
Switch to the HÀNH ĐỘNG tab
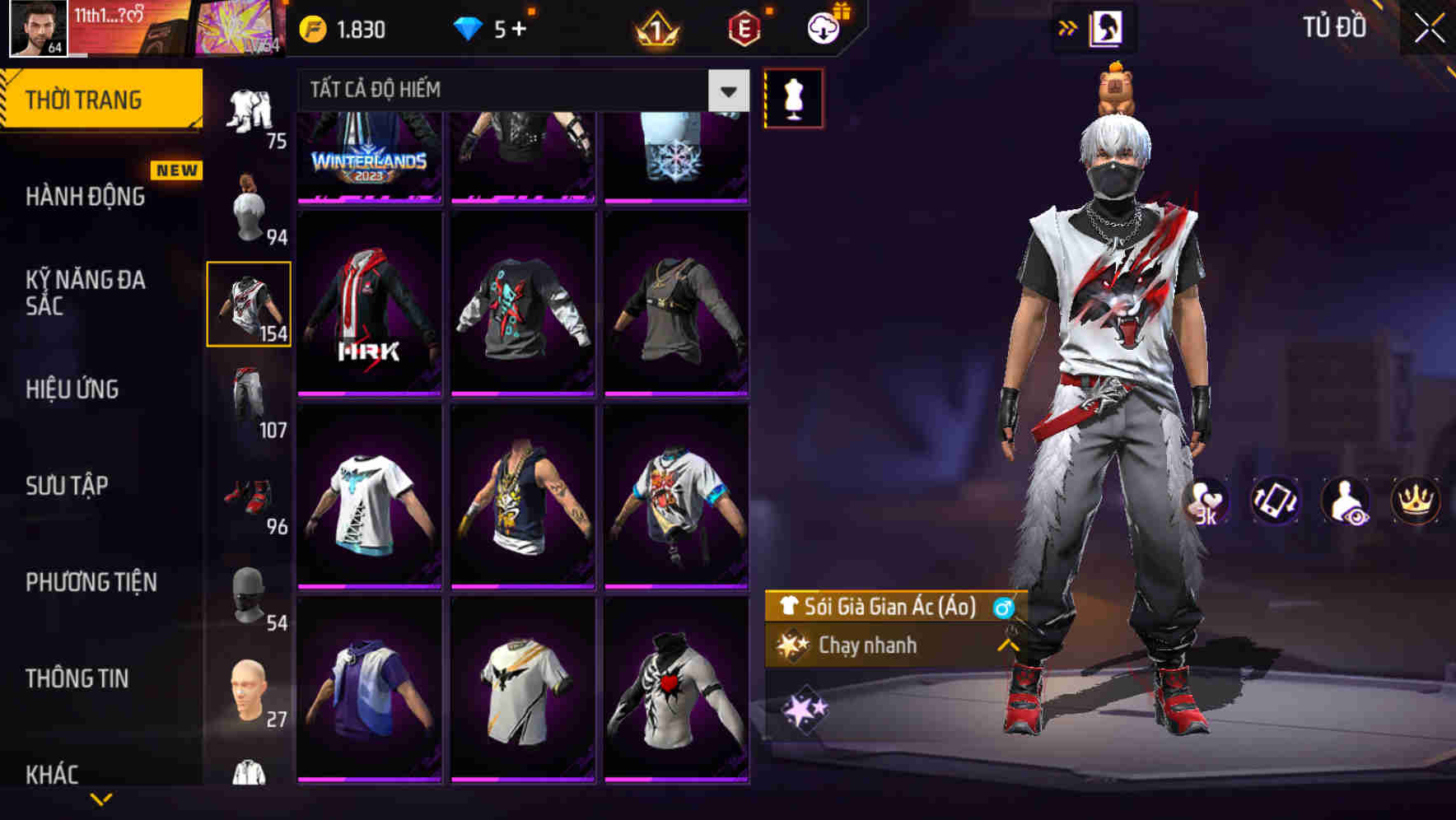click(x=86, y=198)
